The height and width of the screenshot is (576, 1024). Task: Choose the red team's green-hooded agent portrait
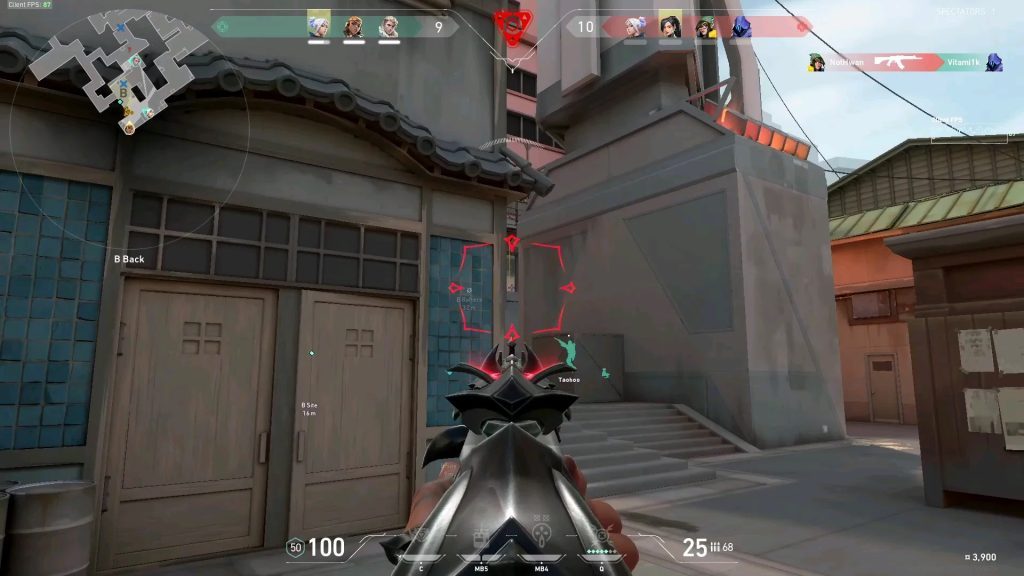click(x=706, y=27)
